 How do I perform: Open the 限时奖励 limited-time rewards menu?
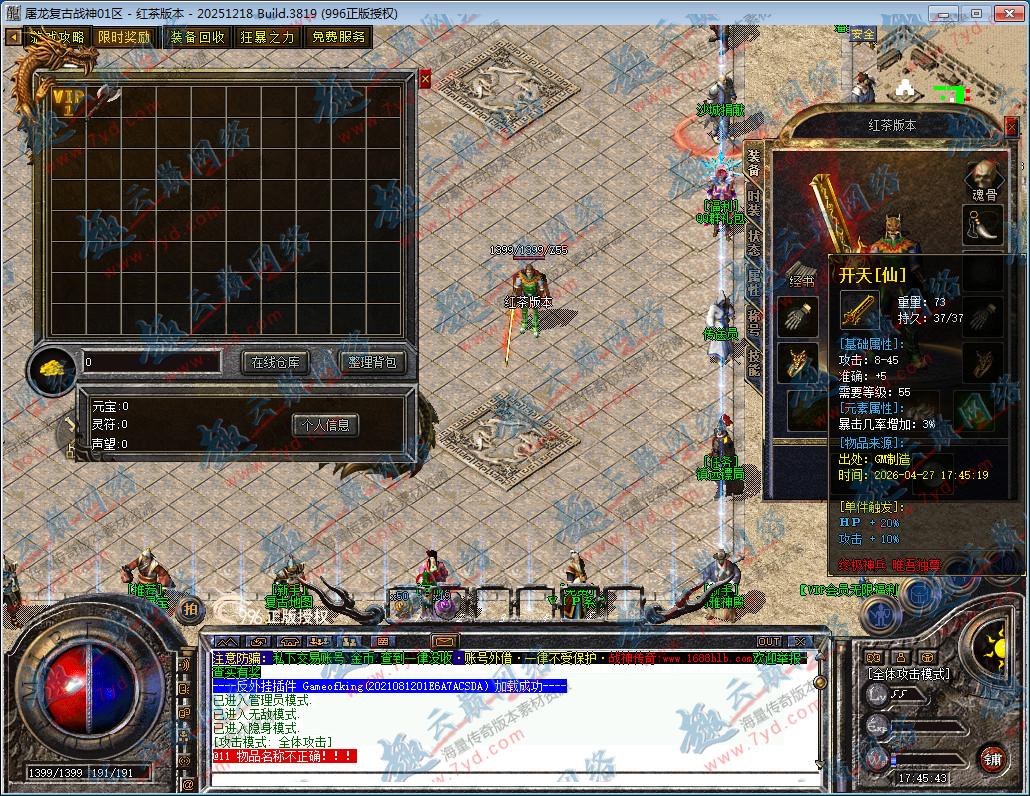[x=124, y=37]
